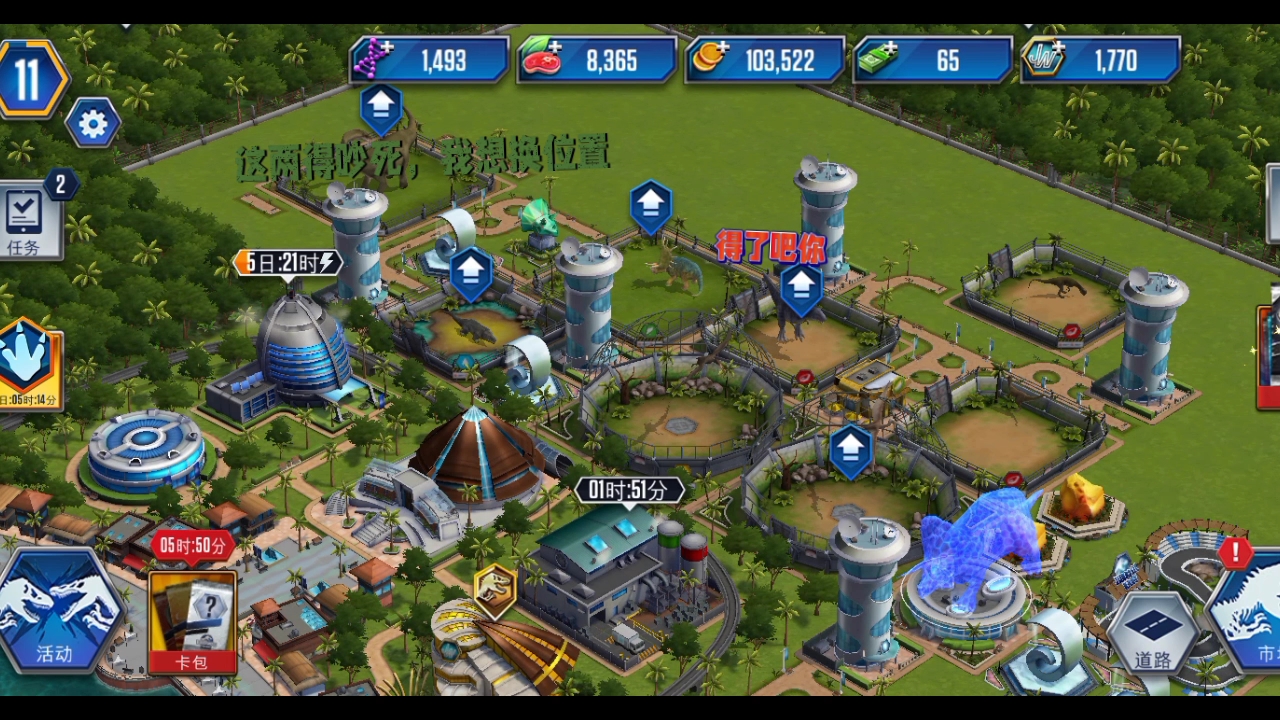
Task: Get more dino bucks via the cash icon
Action: [x=878, y=60]
